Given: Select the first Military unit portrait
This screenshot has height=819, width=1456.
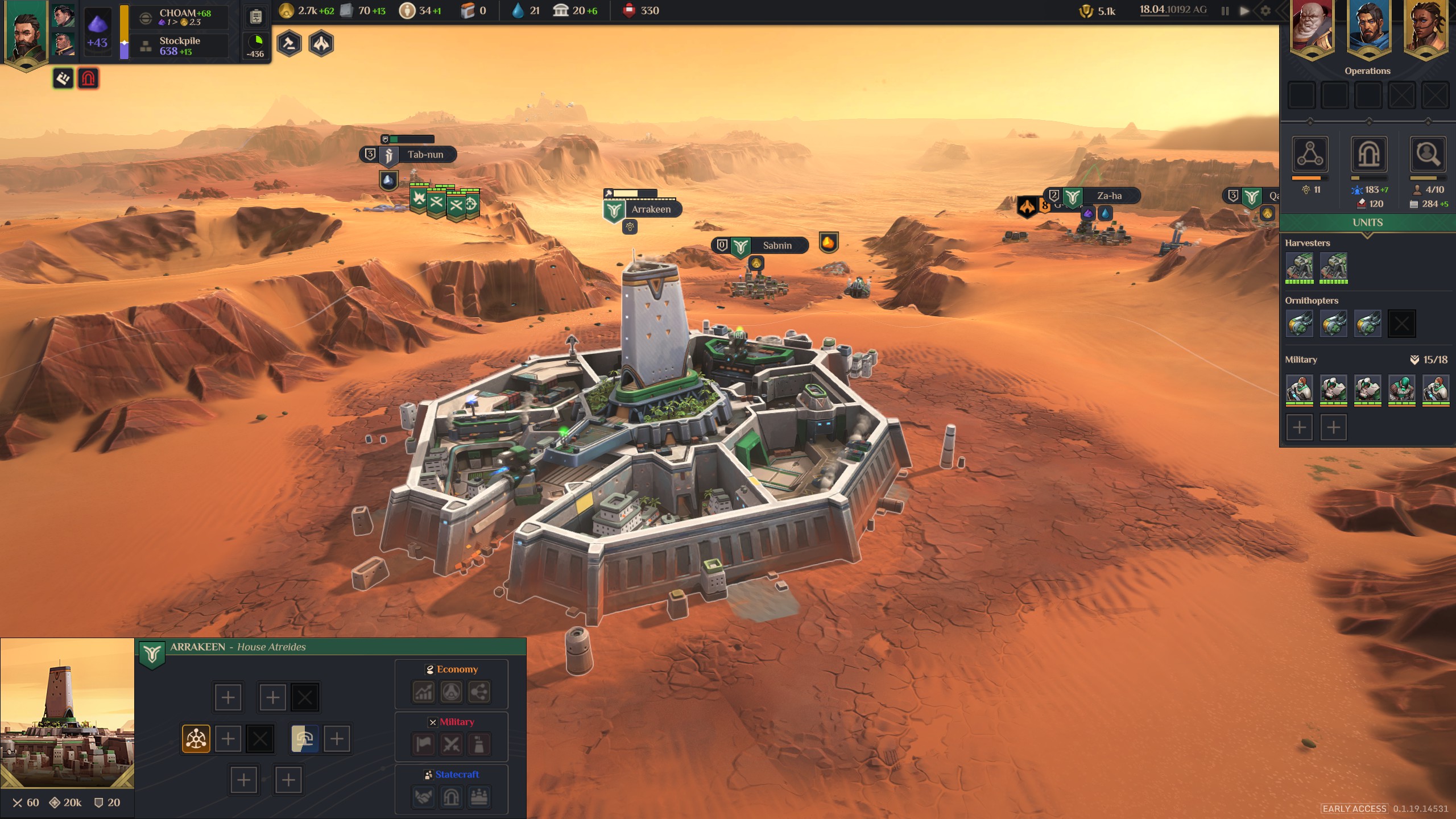Looking at the screenshot, I should click(x=1300, y=390).
